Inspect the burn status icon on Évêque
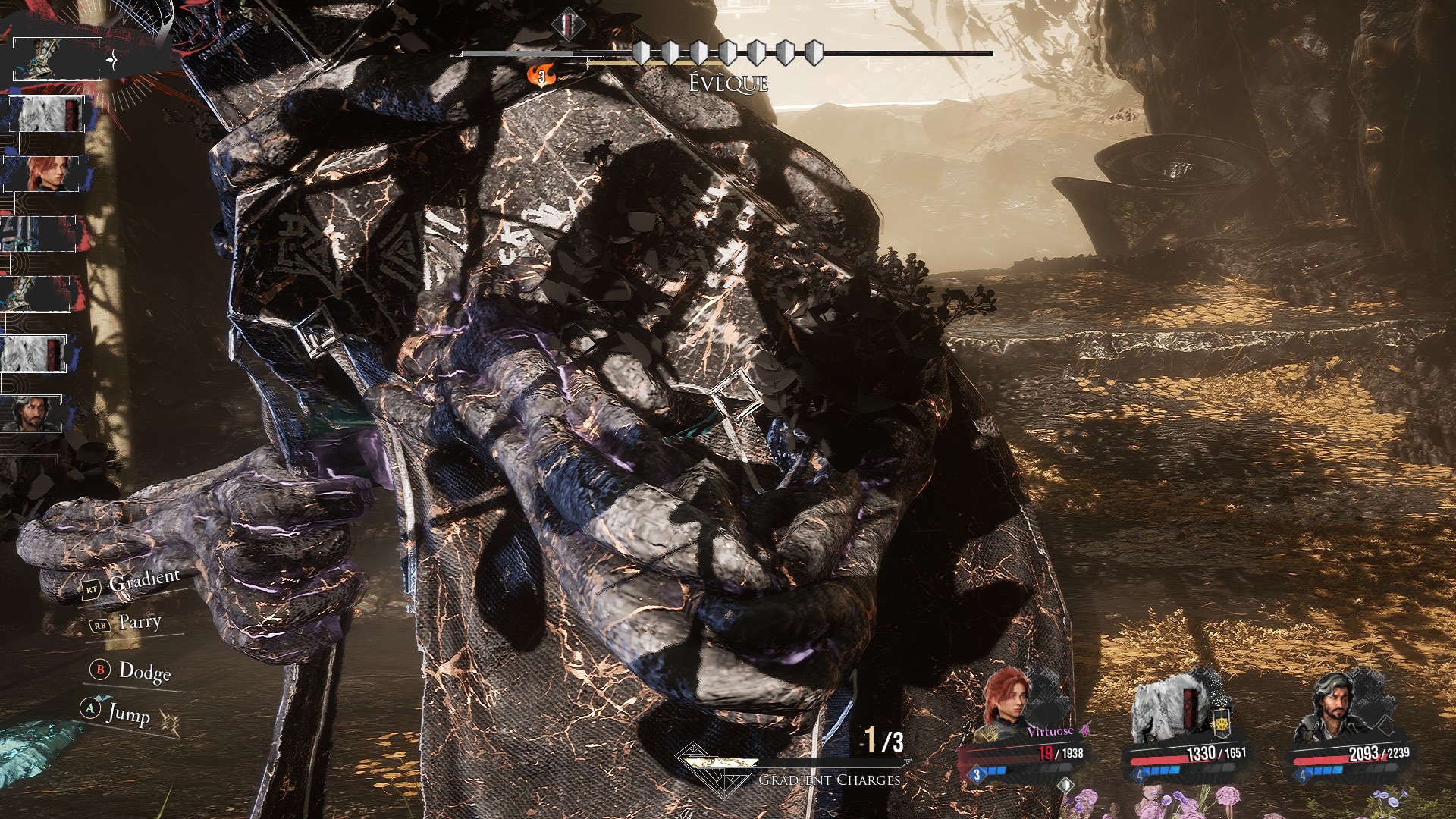1456x819 pixels. pos(541,76)
